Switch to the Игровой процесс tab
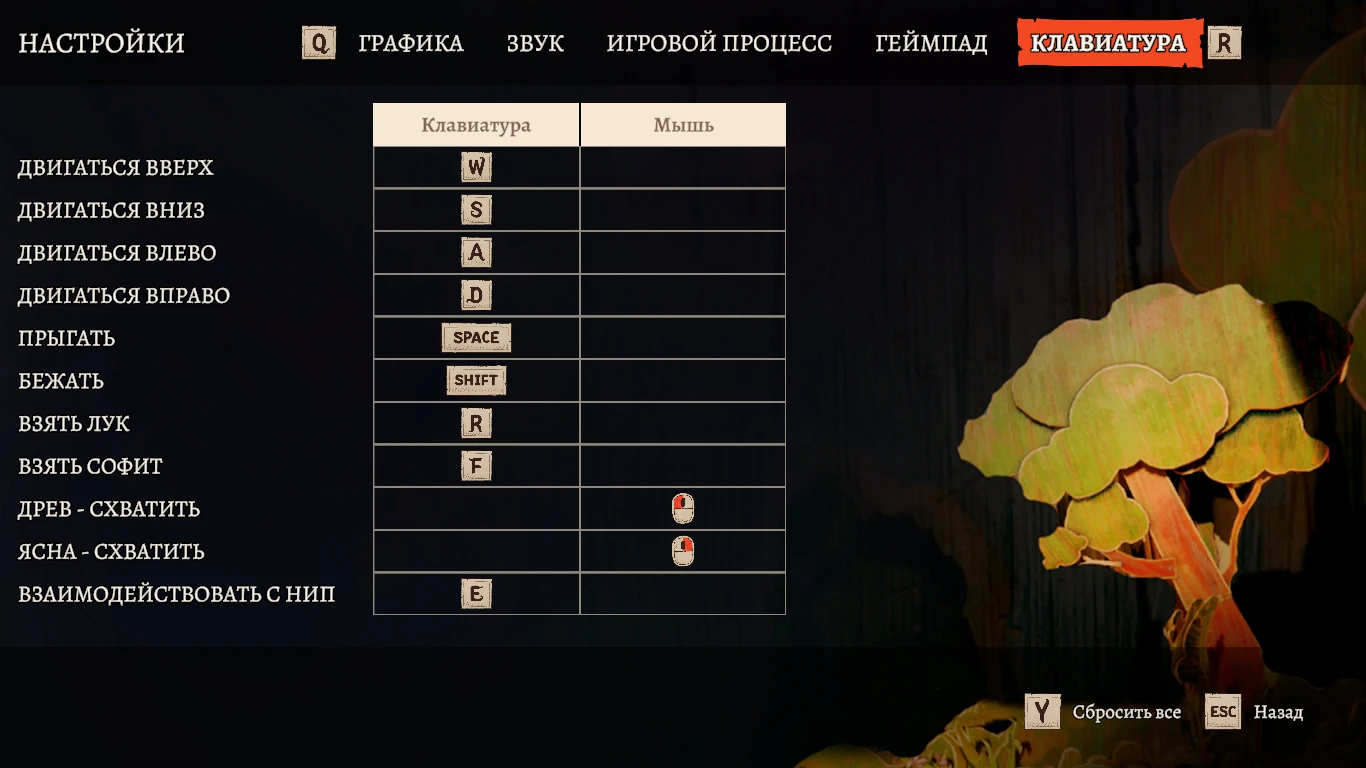This screenshot has height=768, width=1366. [718, 43]
